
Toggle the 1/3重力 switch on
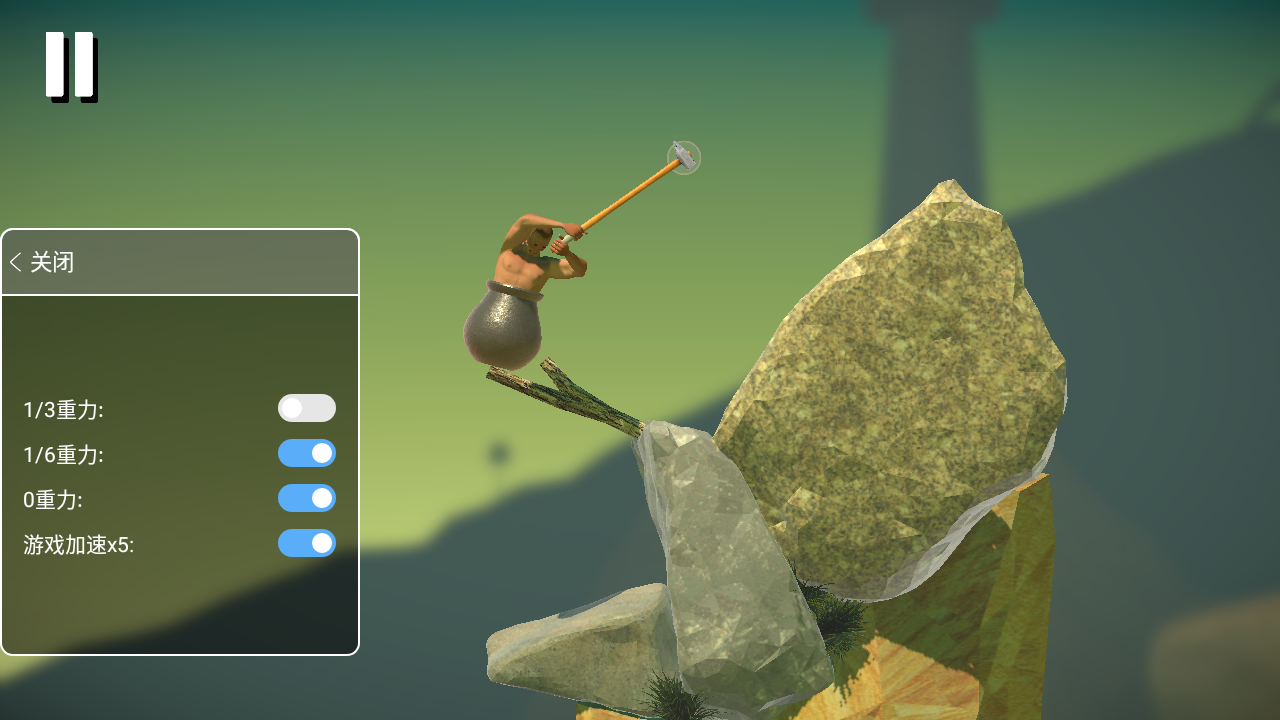click(x=307, y=408)
